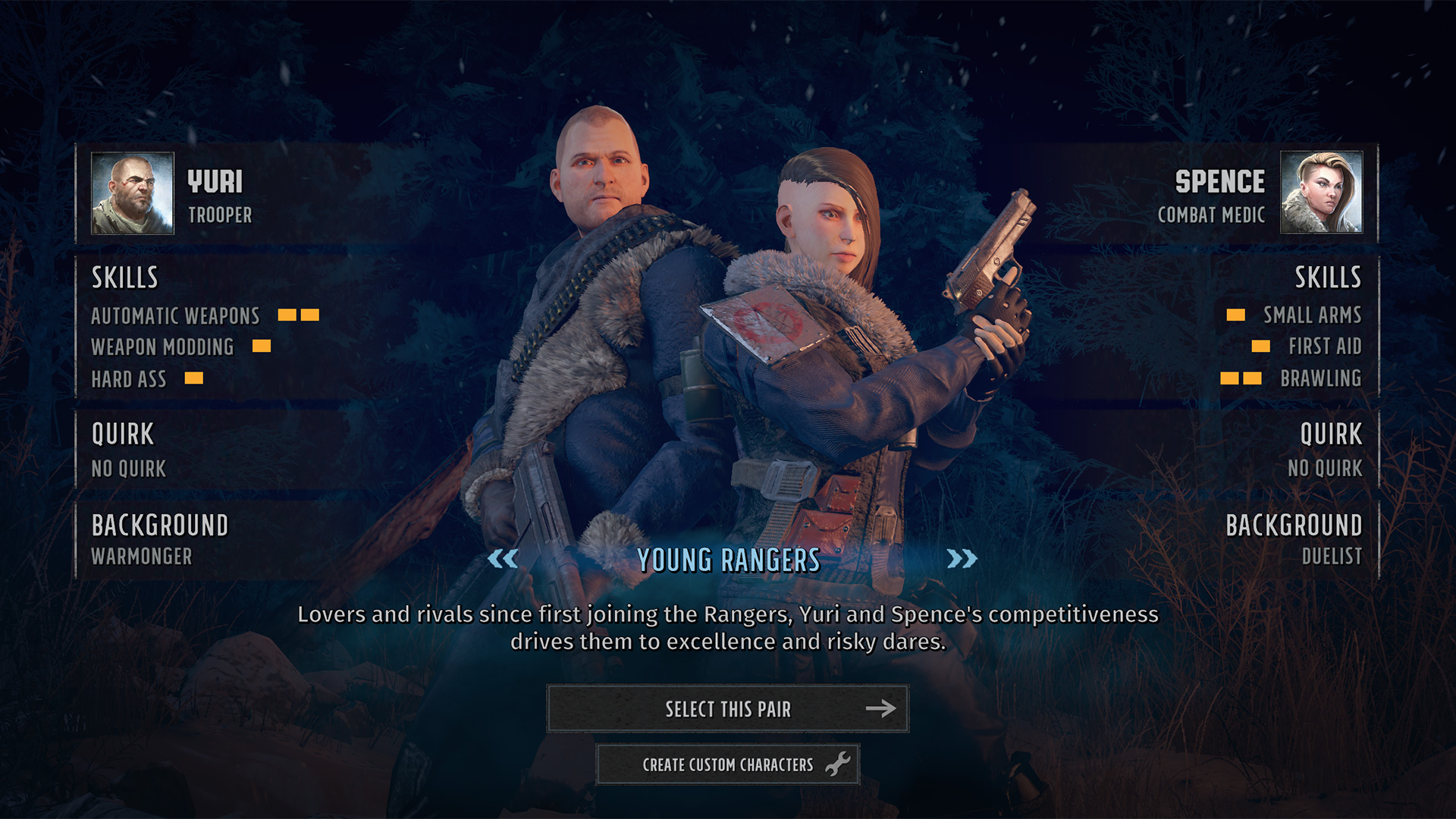Open Create Custom Characters
The image size is (1456, 819).
[x=727, y=764]
